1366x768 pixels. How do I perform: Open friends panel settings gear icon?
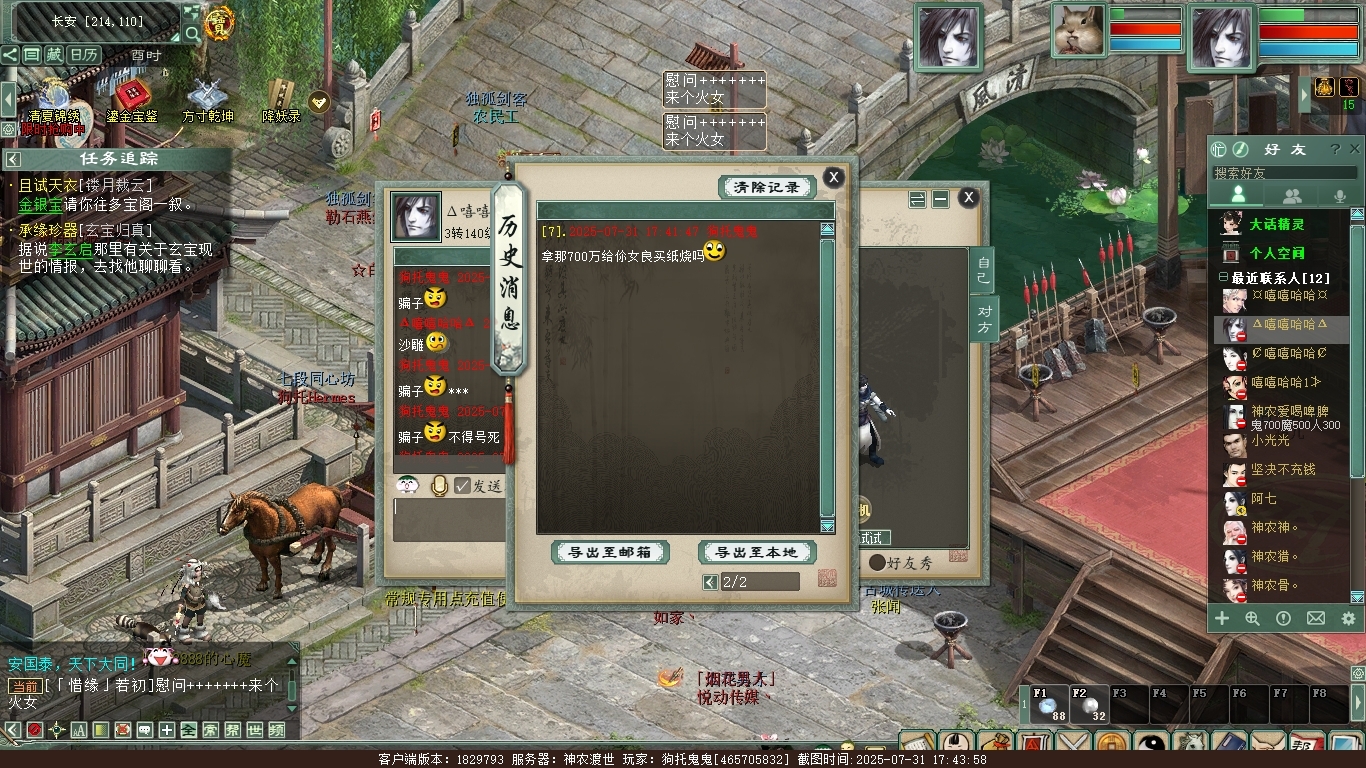[x=1348, y=619]
